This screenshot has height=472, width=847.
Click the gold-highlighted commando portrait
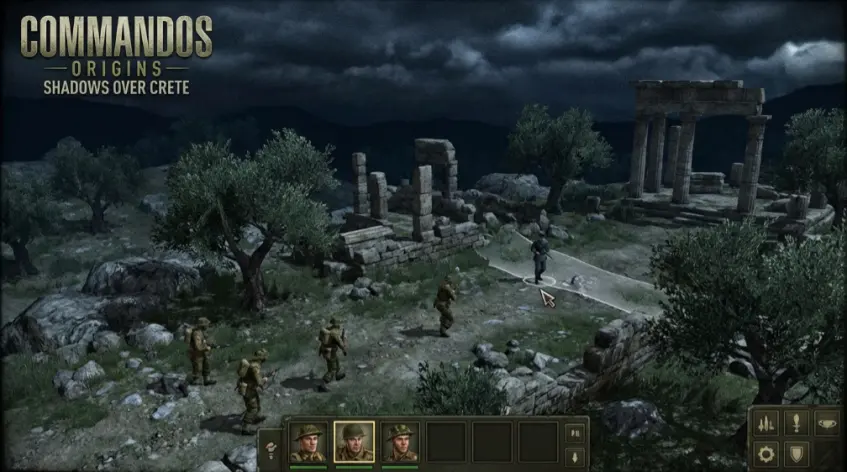pos(353,441)
